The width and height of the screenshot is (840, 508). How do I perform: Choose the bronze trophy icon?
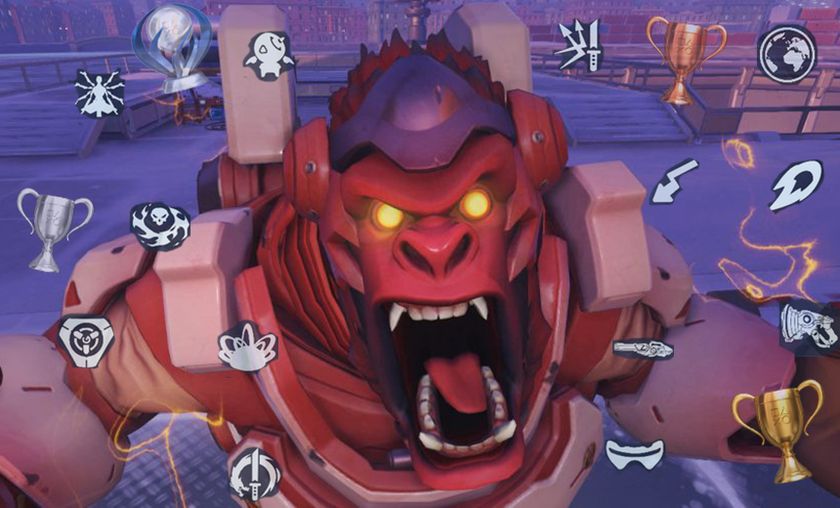click(686, 57)
